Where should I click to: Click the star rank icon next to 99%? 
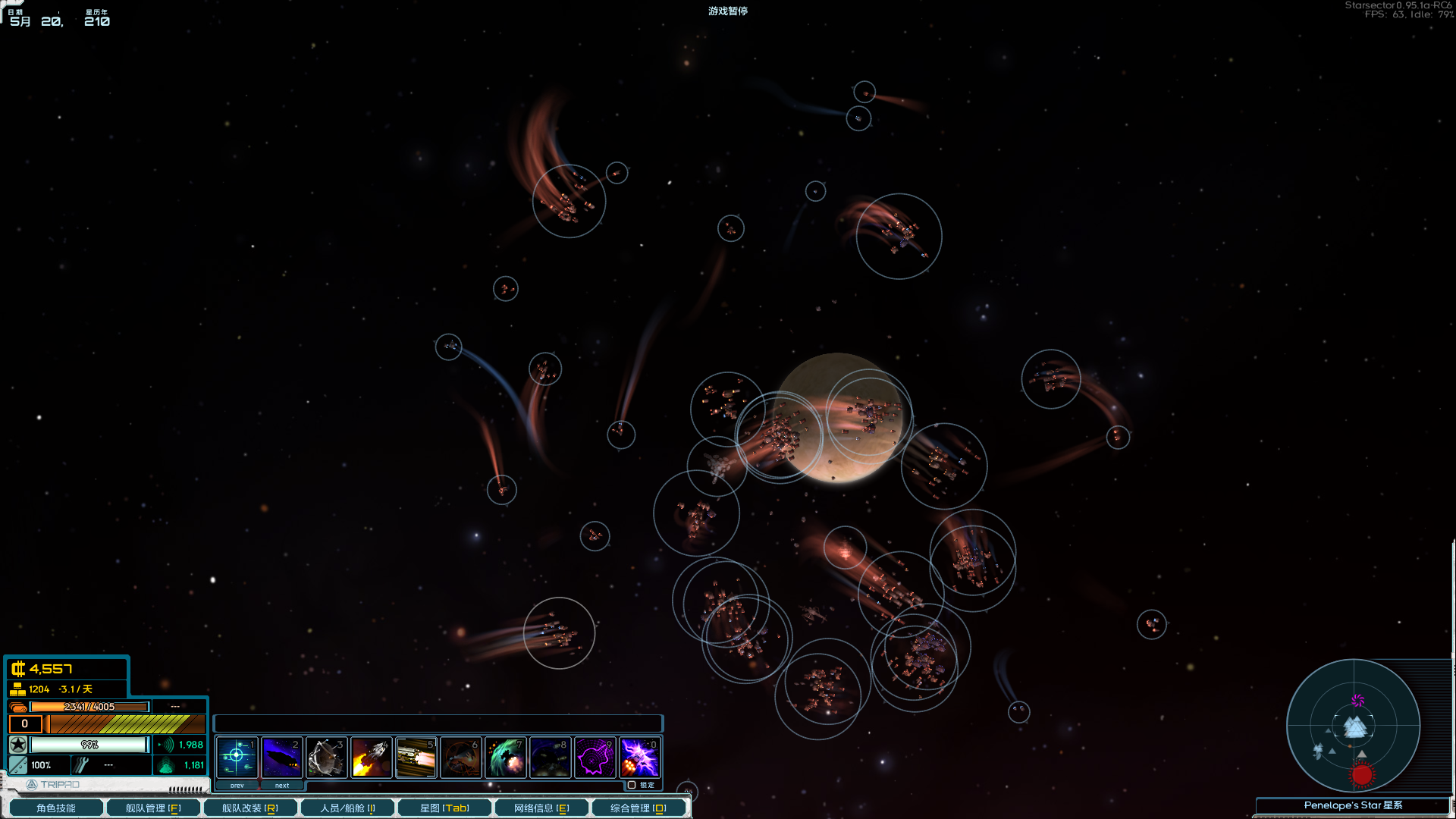(17, 745)
